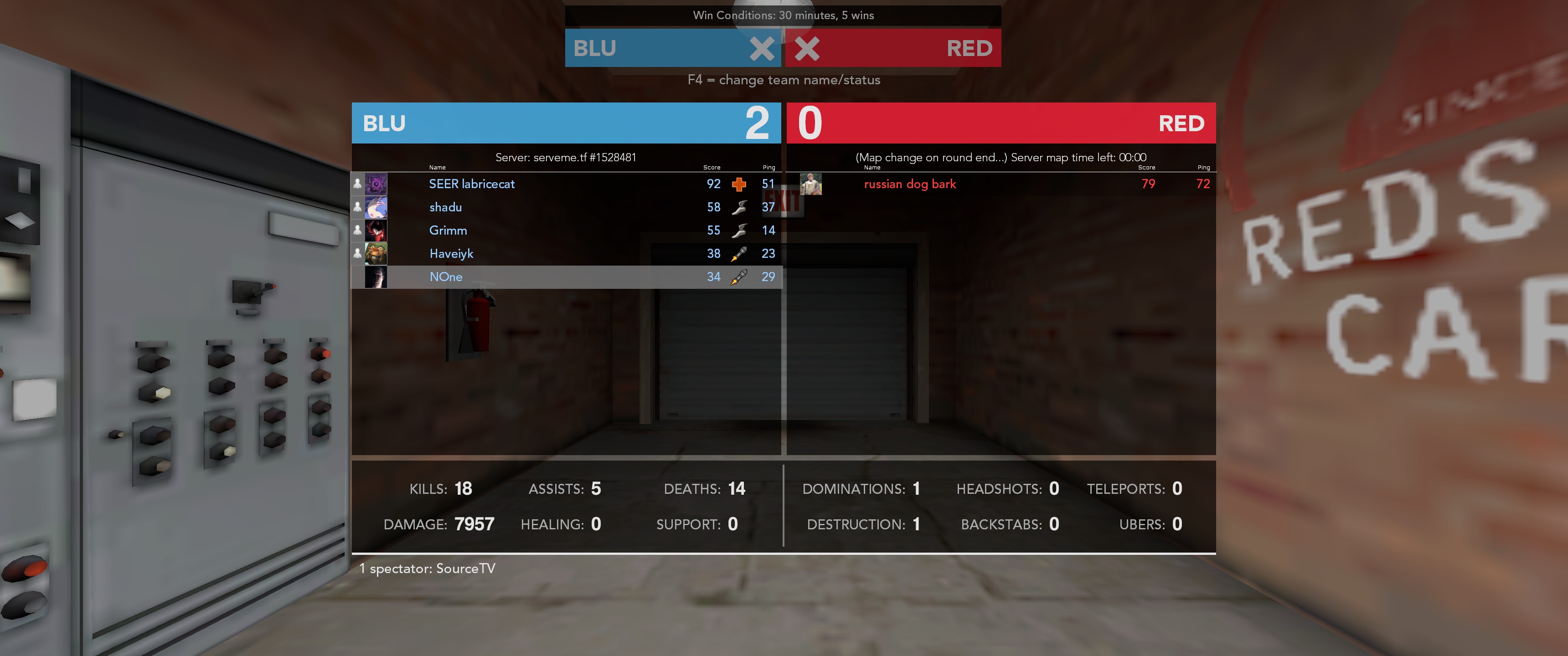Select russian dog bark on RED team

[909, 184]
